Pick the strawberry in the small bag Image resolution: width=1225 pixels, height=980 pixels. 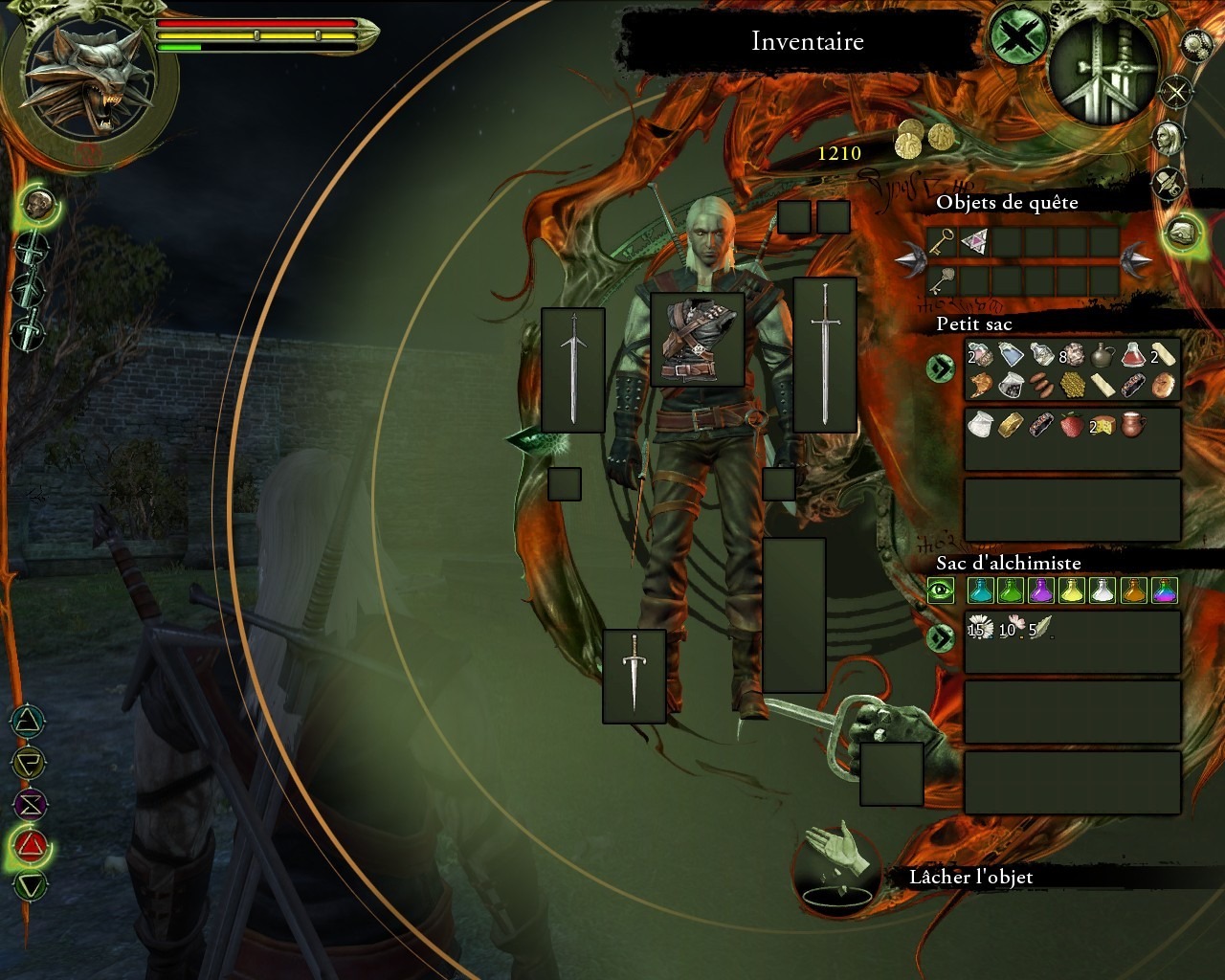[x=1071, y=425]
